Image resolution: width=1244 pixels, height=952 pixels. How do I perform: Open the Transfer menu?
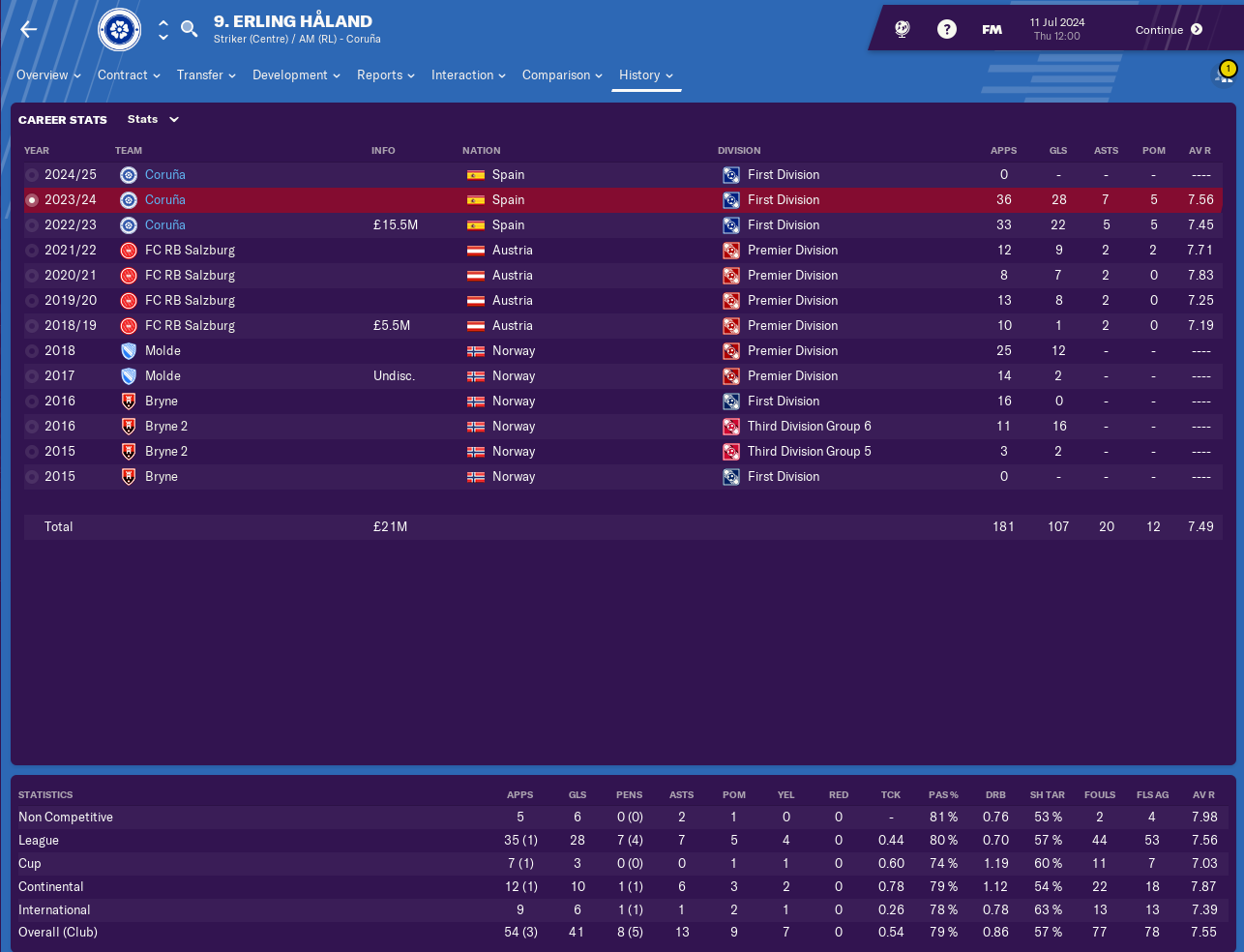(x=206, y=75)
